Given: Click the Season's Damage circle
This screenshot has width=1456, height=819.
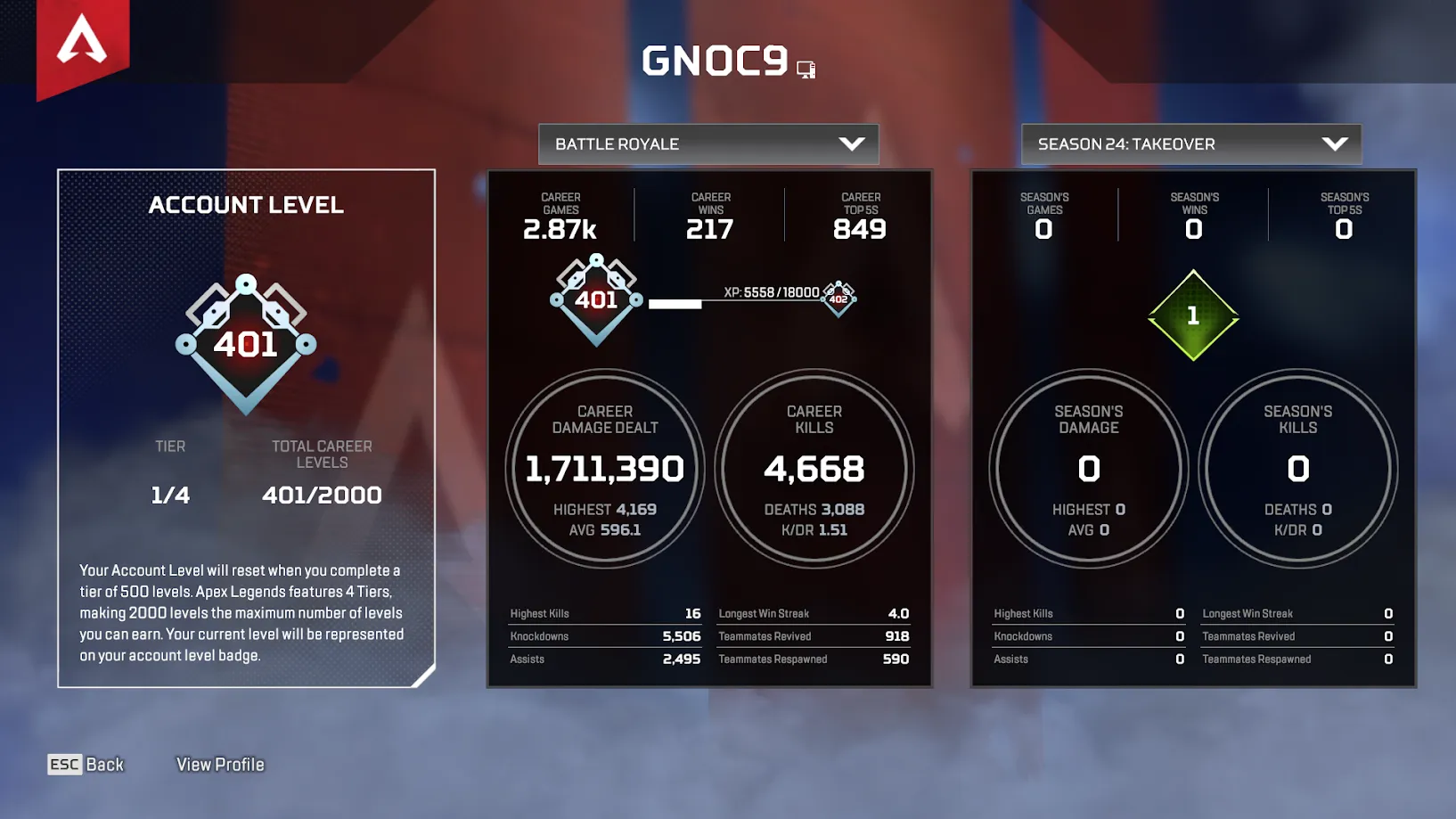Looking at the screenshot, I should pos(1088,468).
